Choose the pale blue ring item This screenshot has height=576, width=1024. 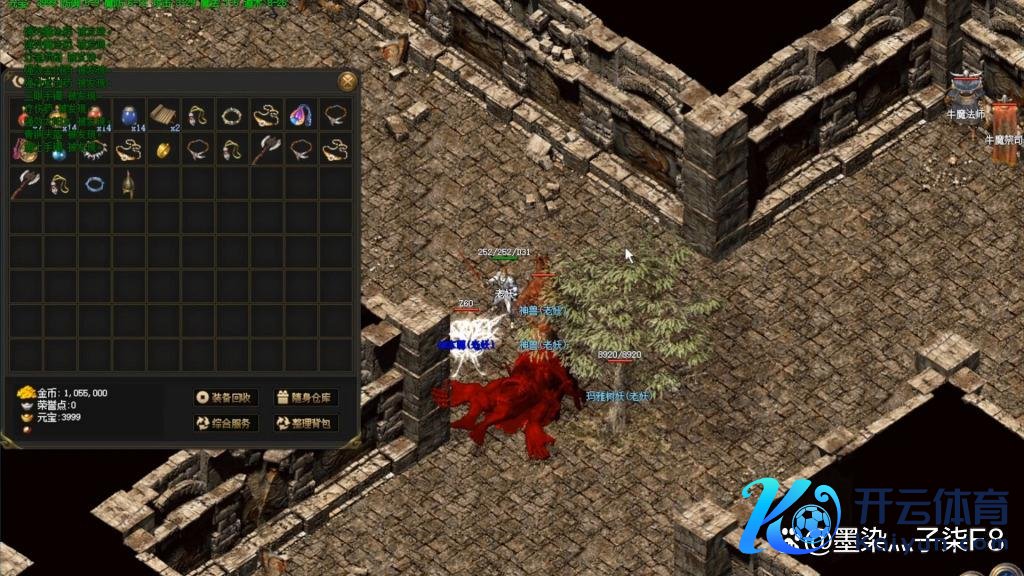pos(95,184)
